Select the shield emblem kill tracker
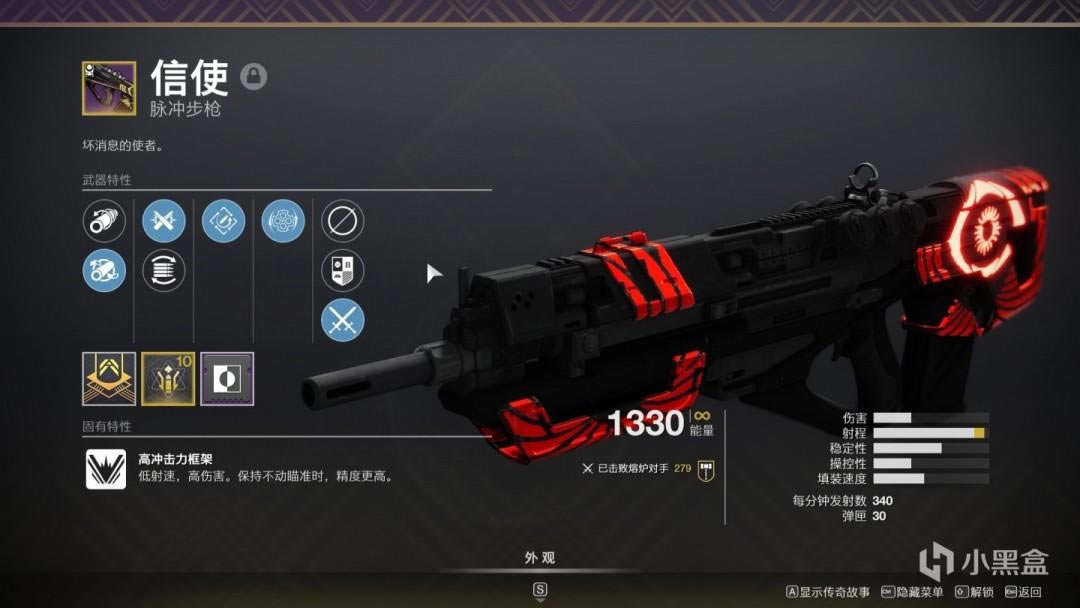The image size is (1080, 608). pyautogui.click(x=342, y=270)
